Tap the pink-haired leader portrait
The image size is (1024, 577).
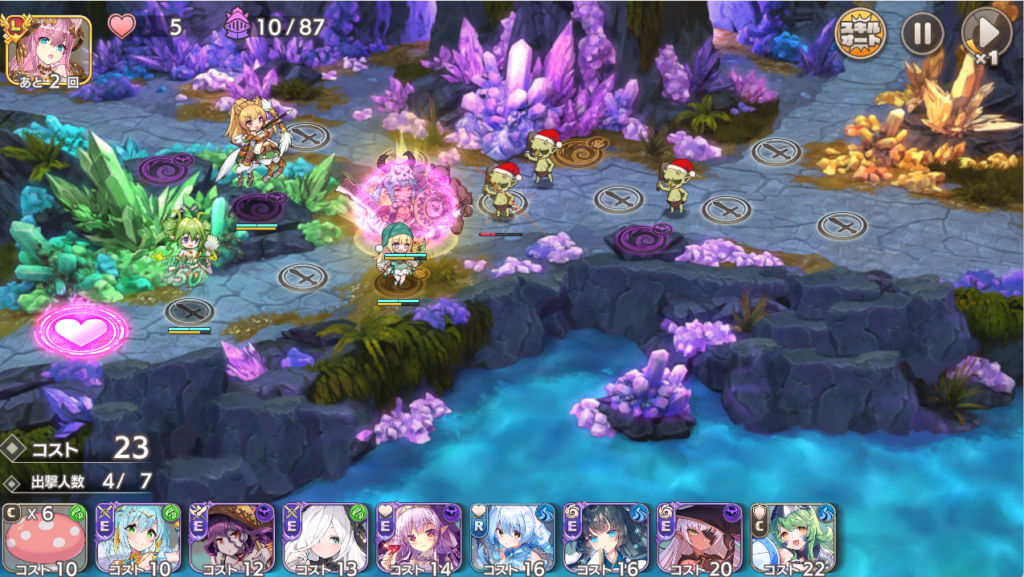point(48,48)
